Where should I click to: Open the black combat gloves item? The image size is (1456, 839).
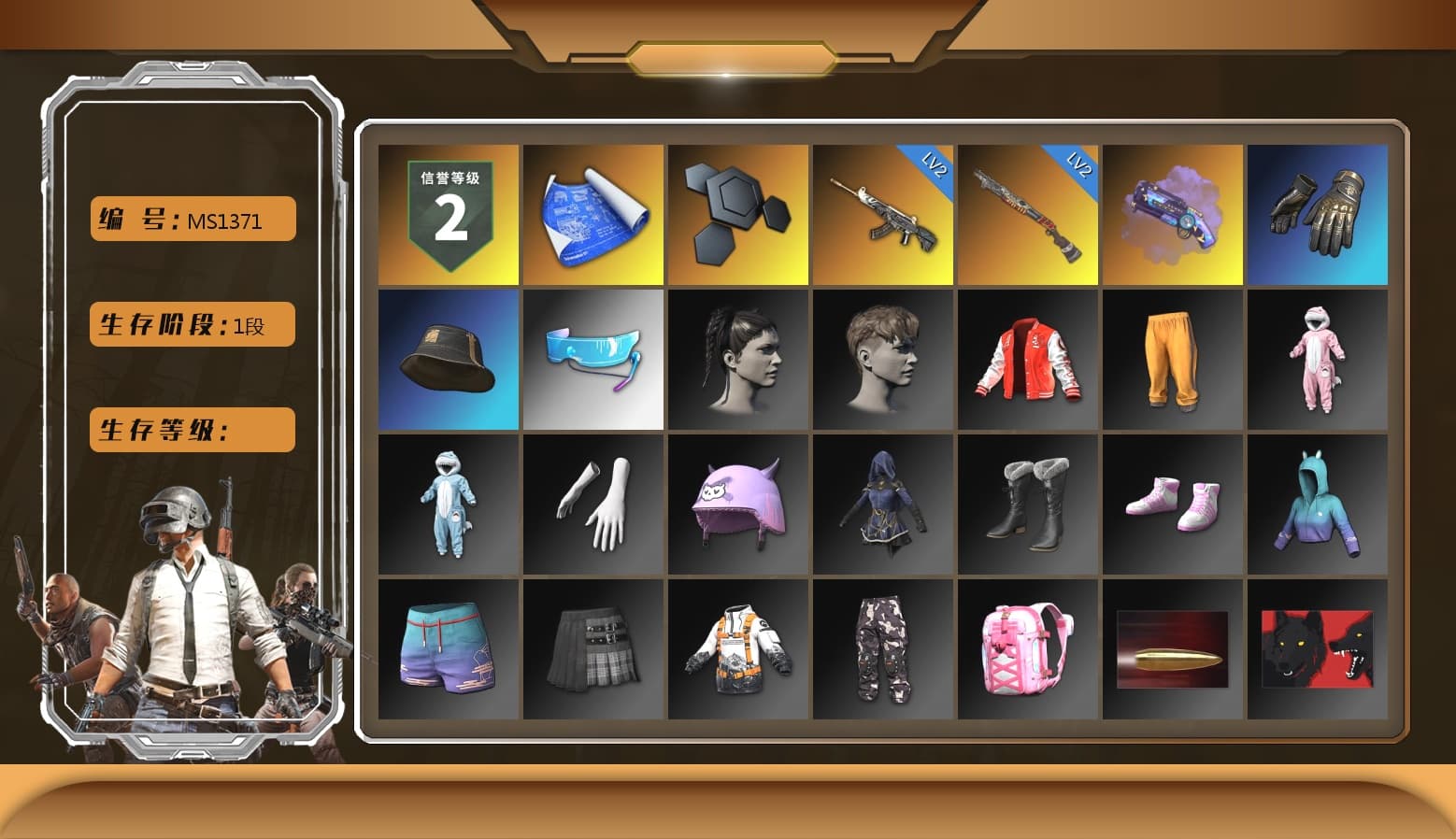coord(1317,214)
